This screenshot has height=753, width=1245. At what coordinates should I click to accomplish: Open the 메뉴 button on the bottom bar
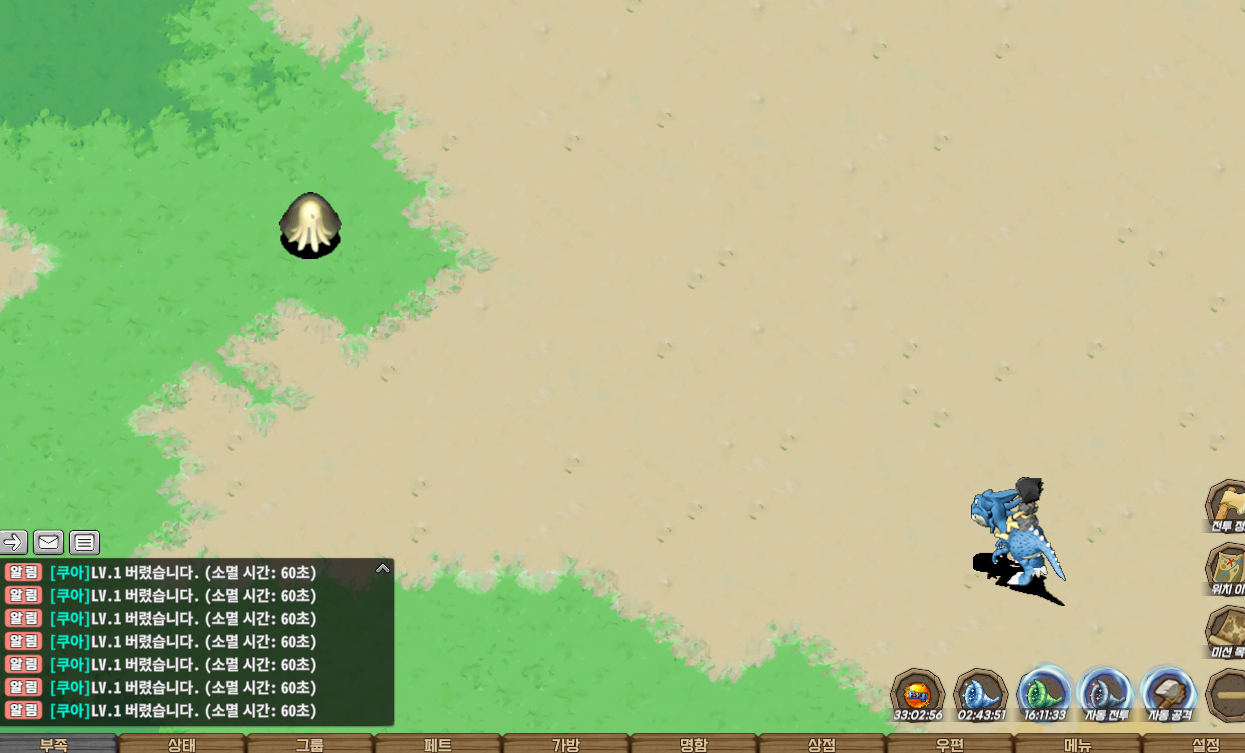[1077, 744]
